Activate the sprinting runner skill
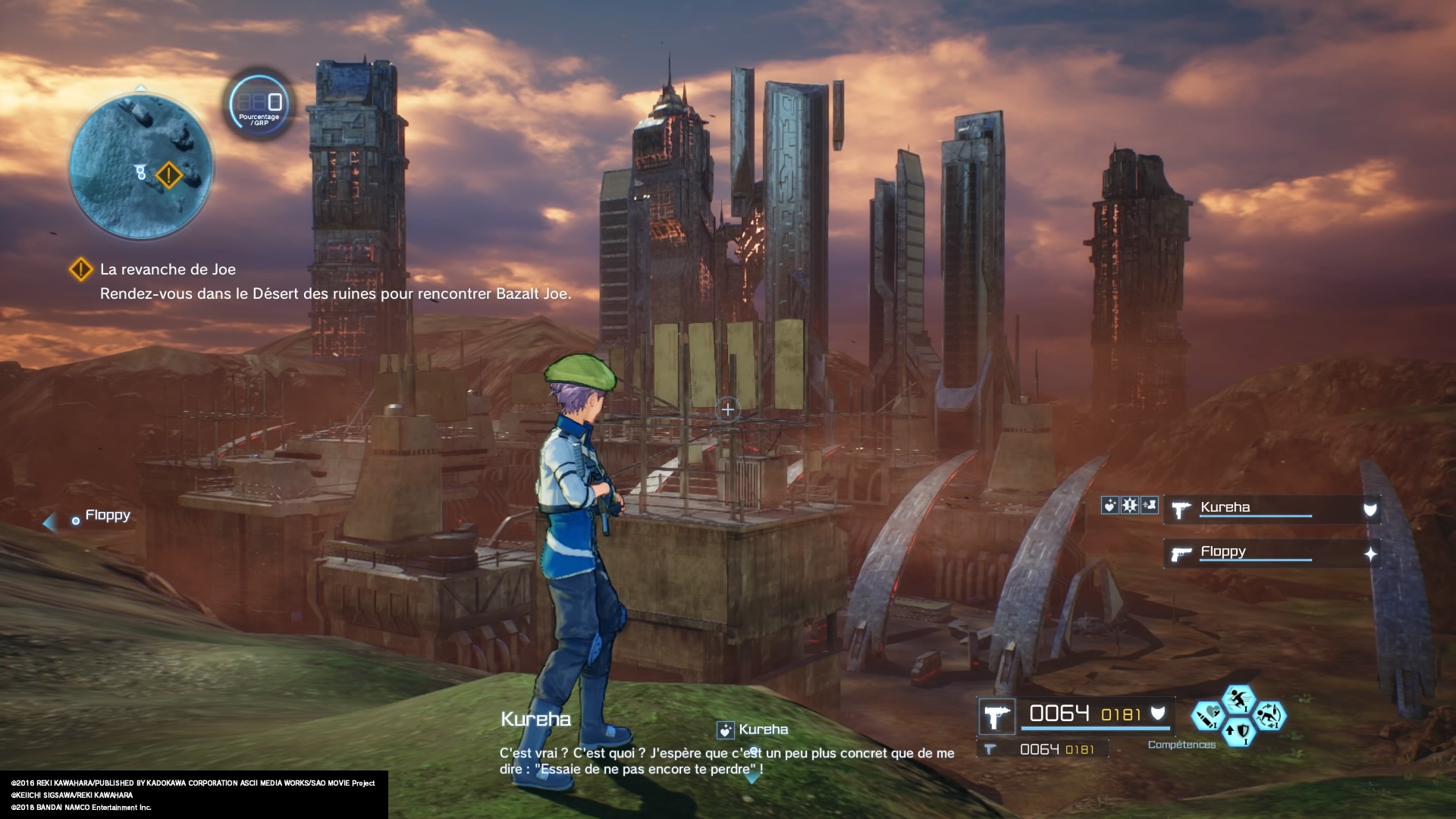1456x819 pixels. (x=1238, y=698)
